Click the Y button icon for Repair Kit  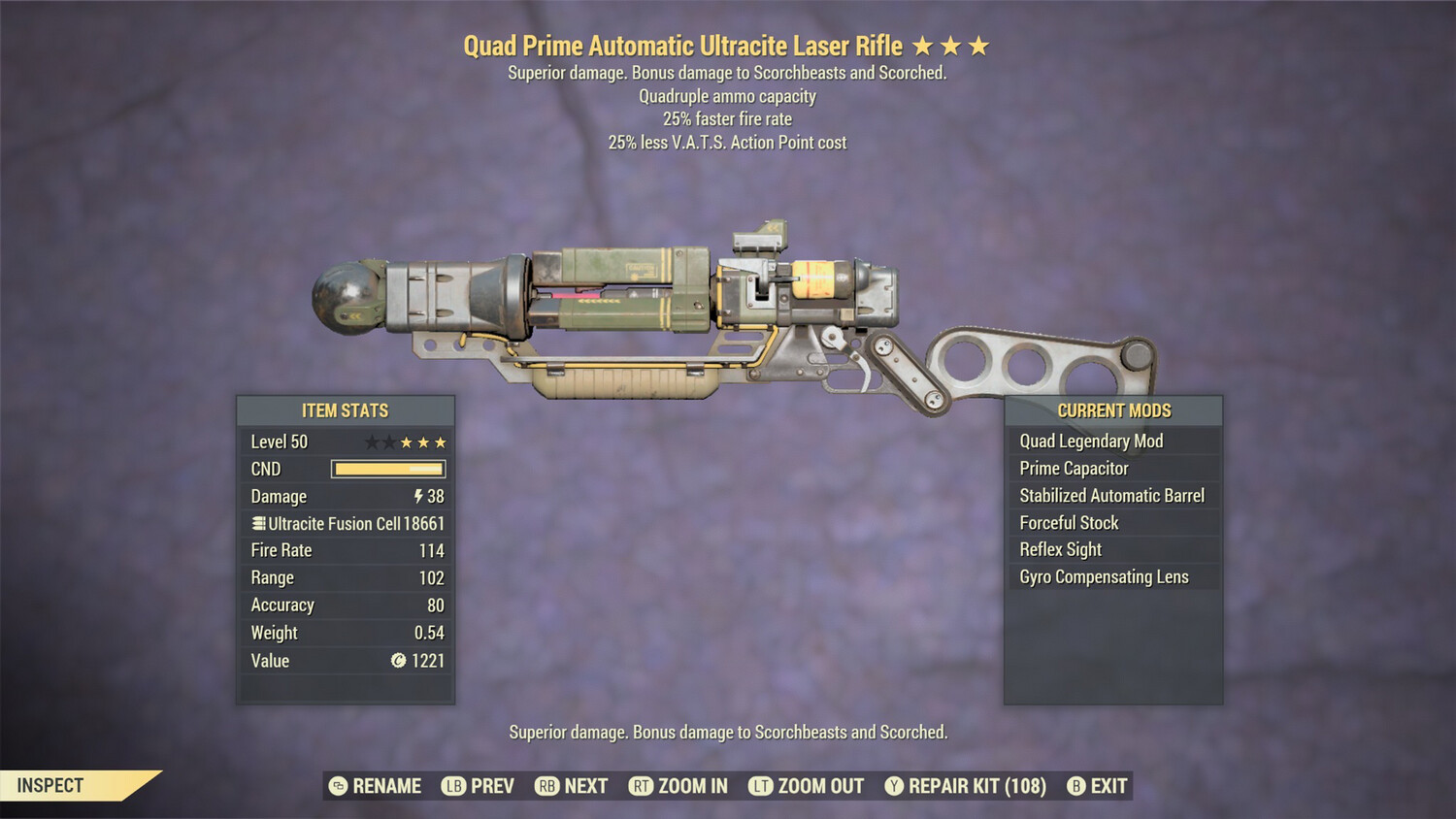(893, 786)
